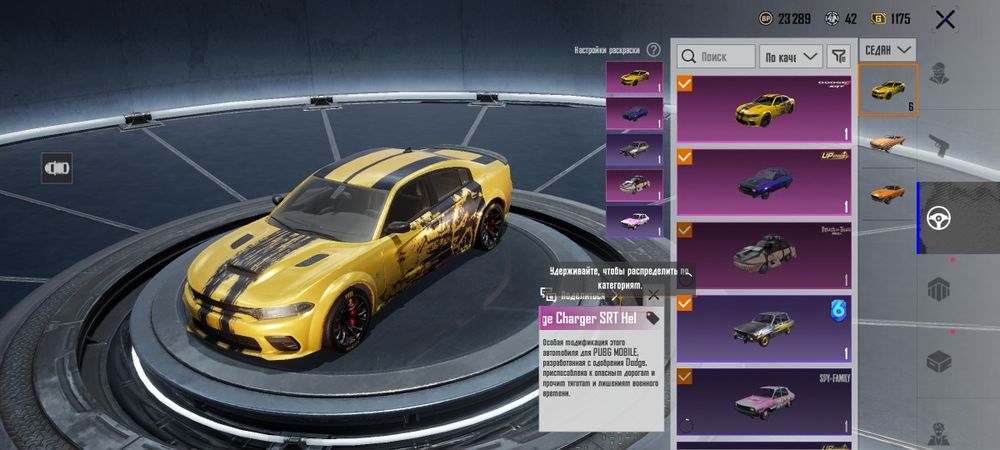Open the steering wheel vehicles tab
This screenshot has height=450, width=1000.
tap(938, 217)
